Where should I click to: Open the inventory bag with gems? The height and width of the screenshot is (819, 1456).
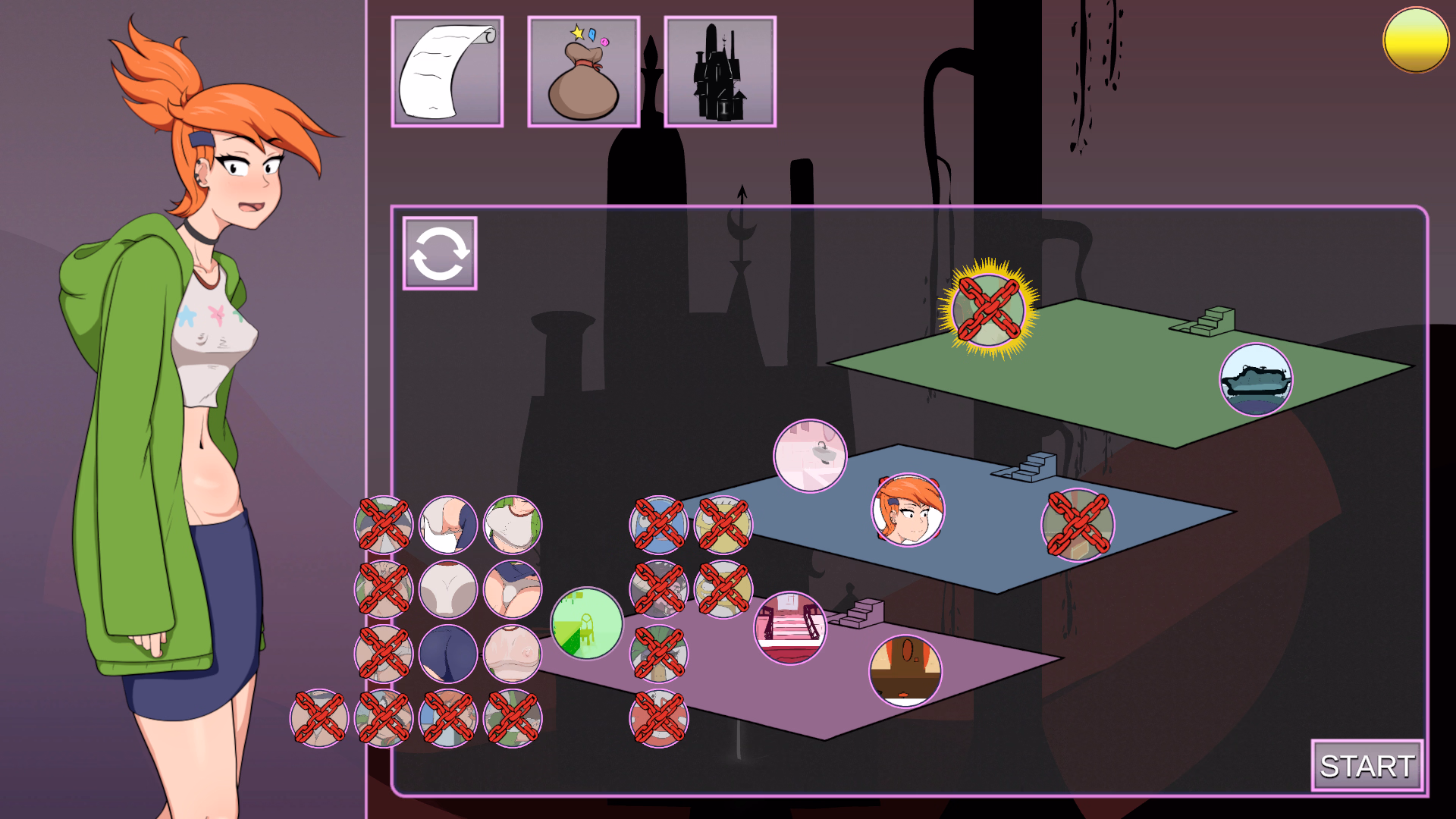[582, 70]
